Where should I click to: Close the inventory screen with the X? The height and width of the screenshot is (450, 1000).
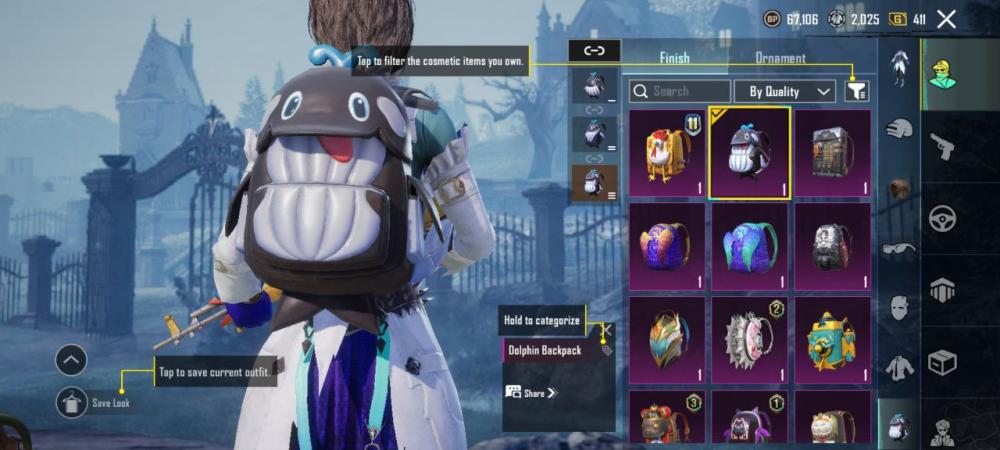coord(947,19)
